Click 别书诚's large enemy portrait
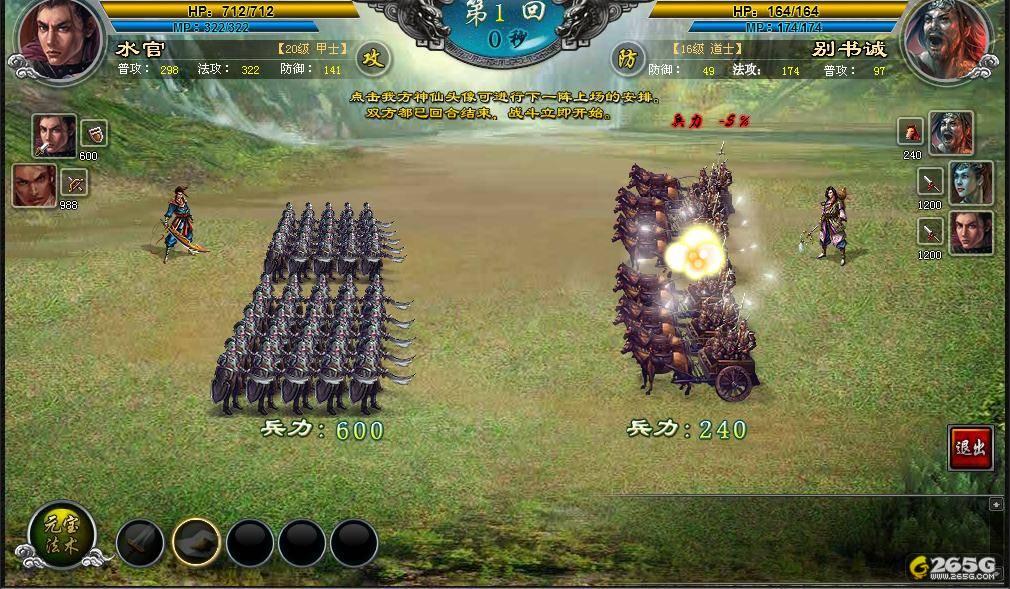The width and height of the screenshot is (1010, 589). pyautogui.click(x=947, y=40)
